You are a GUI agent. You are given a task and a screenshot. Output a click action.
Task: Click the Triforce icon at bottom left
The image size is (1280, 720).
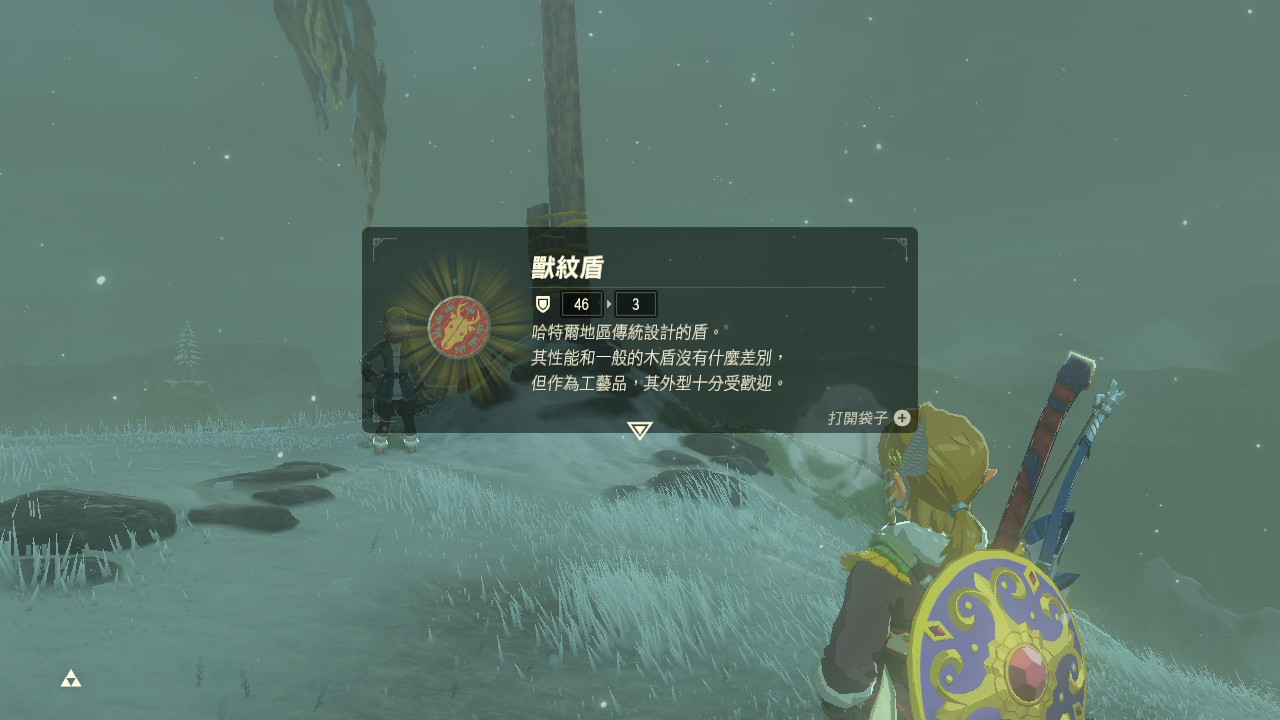[x=71, y=676]
